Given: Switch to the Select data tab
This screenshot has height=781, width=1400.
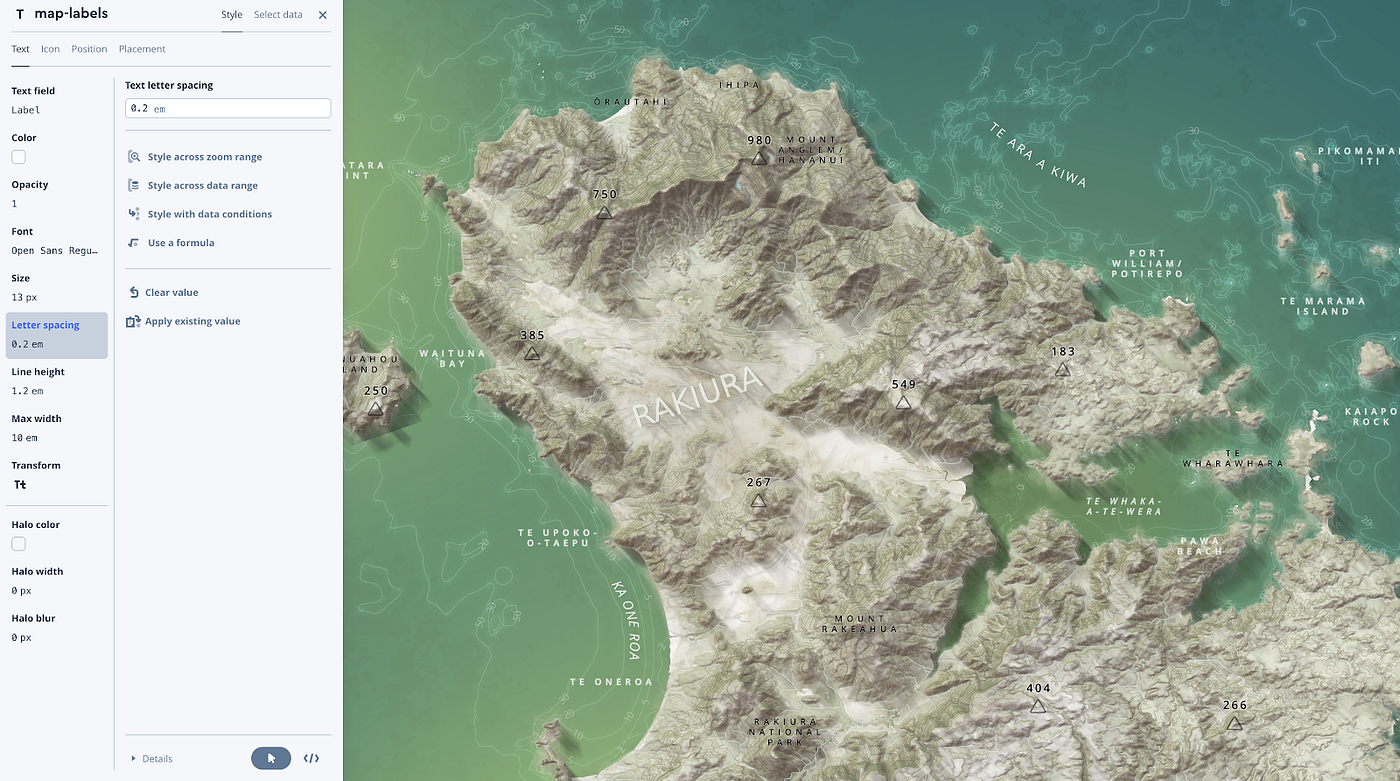Looking at the screenshot, I should tap(277, 14).
